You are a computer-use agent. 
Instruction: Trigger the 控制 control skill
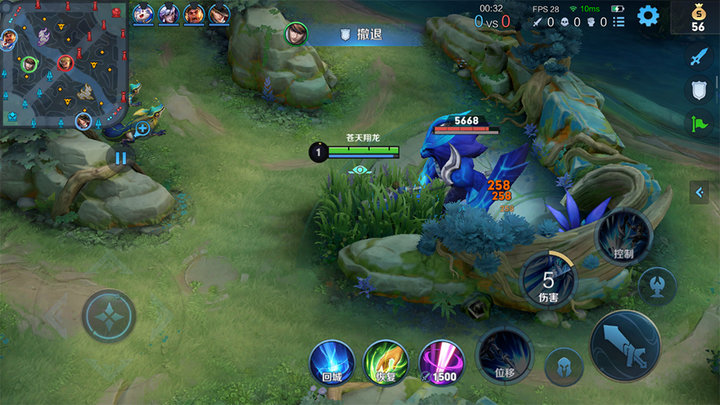pyautogui.click(x=623, y=237)
